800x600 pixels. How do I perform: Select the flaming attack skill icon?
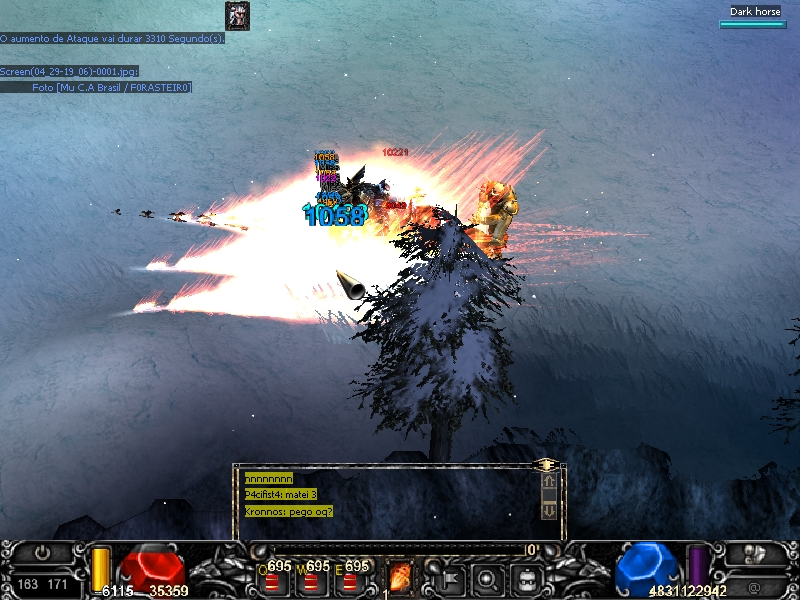coord(400,578)
